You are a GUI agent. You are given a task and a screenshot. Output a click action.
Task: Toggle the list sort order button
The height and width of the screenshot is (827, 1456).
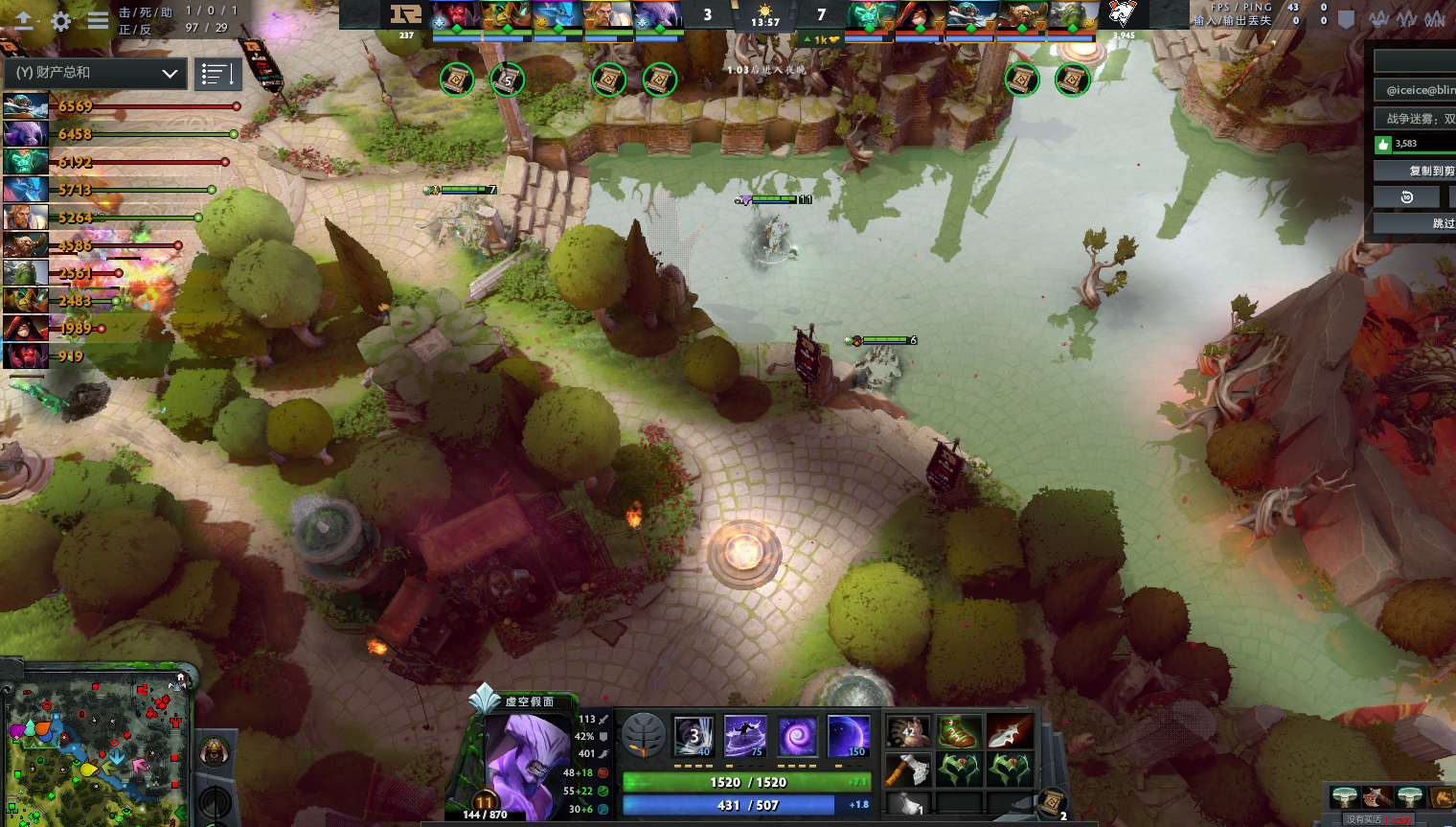(x=217, y=74)
